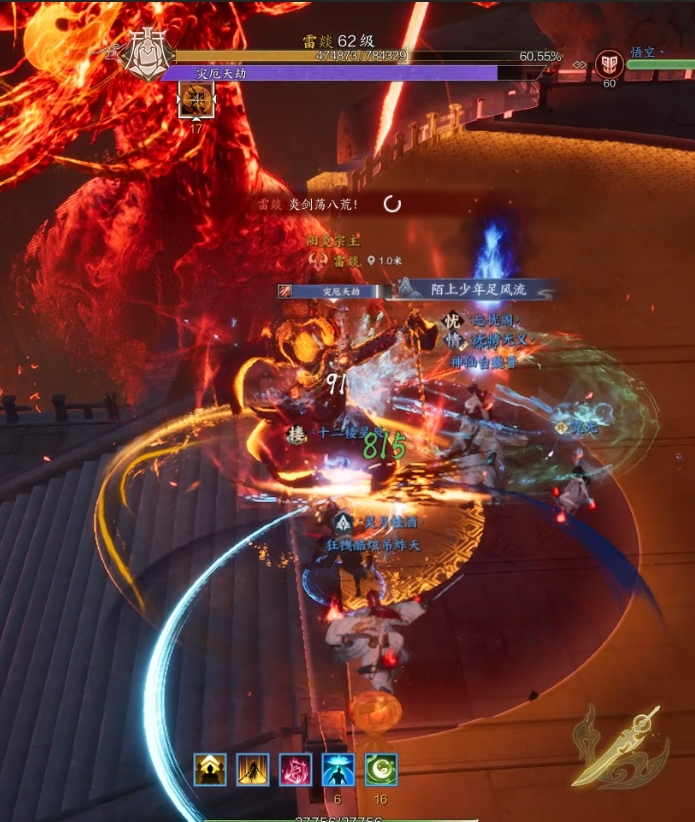
Task: Activate the golden meditating figure skill
Action: 210,769
